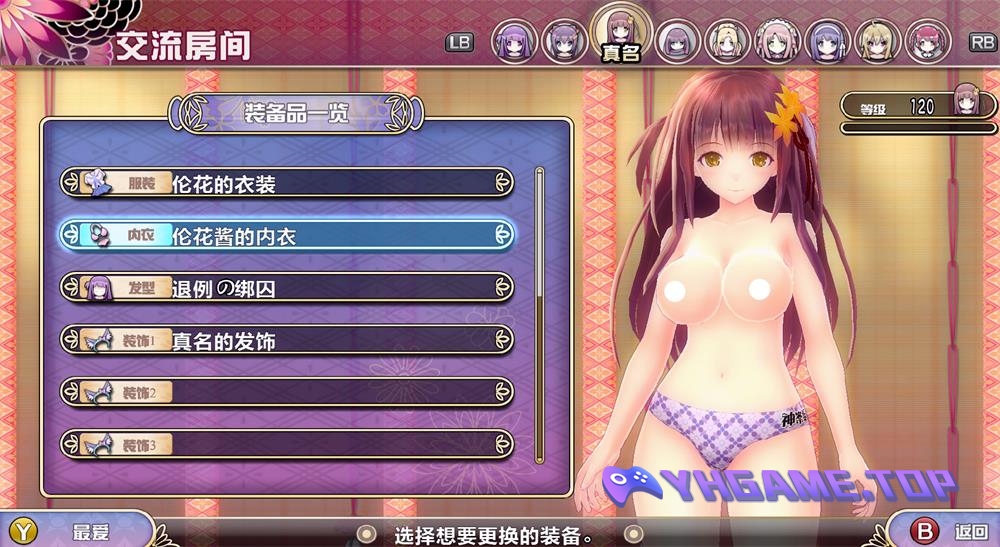The width and height of the screenshot is (1000, 547).
Task: Select the 服装 clothing equipment row
Action: (x=287, y=183)
